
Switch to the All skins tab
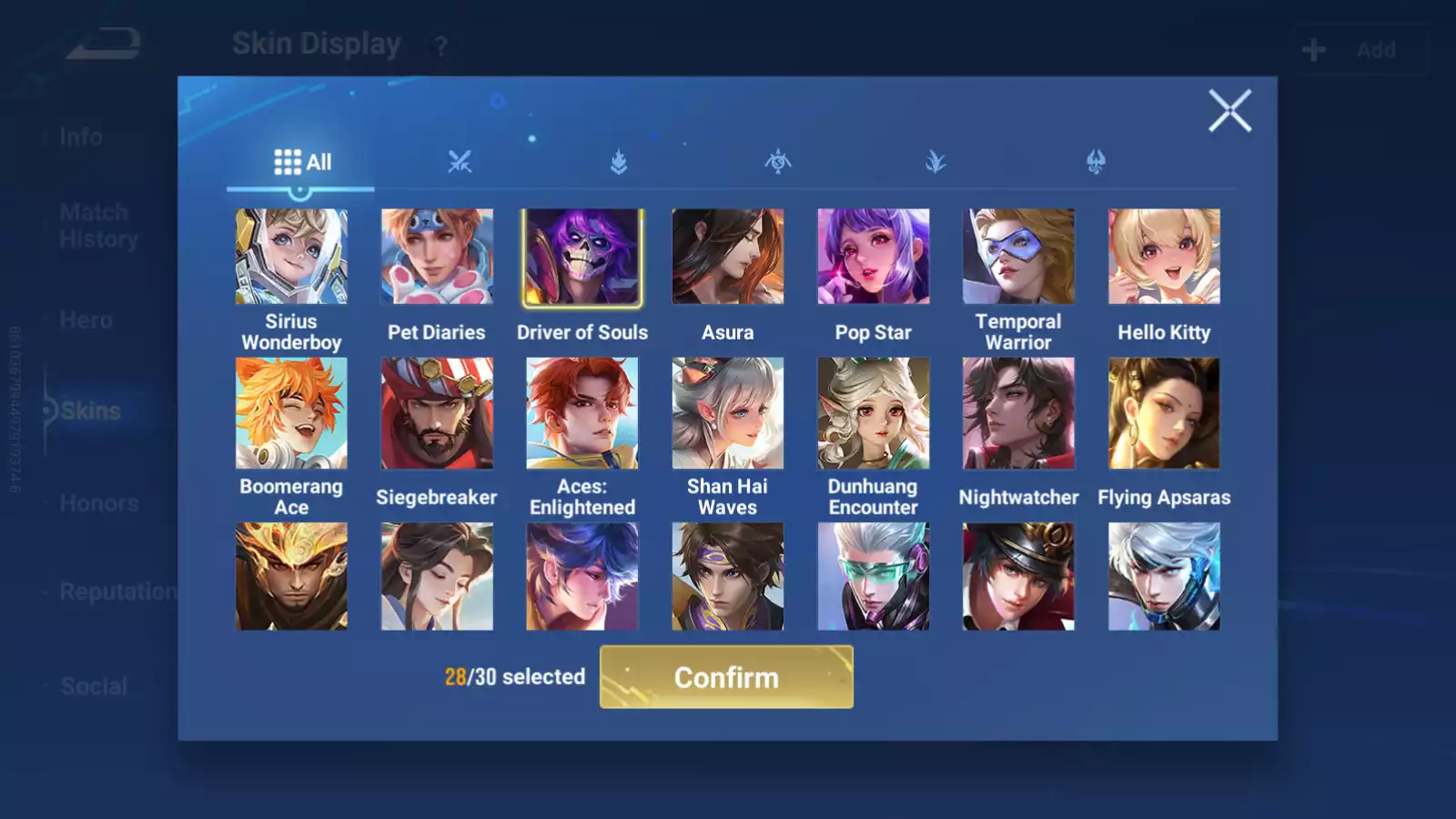[x=302, y=162]
